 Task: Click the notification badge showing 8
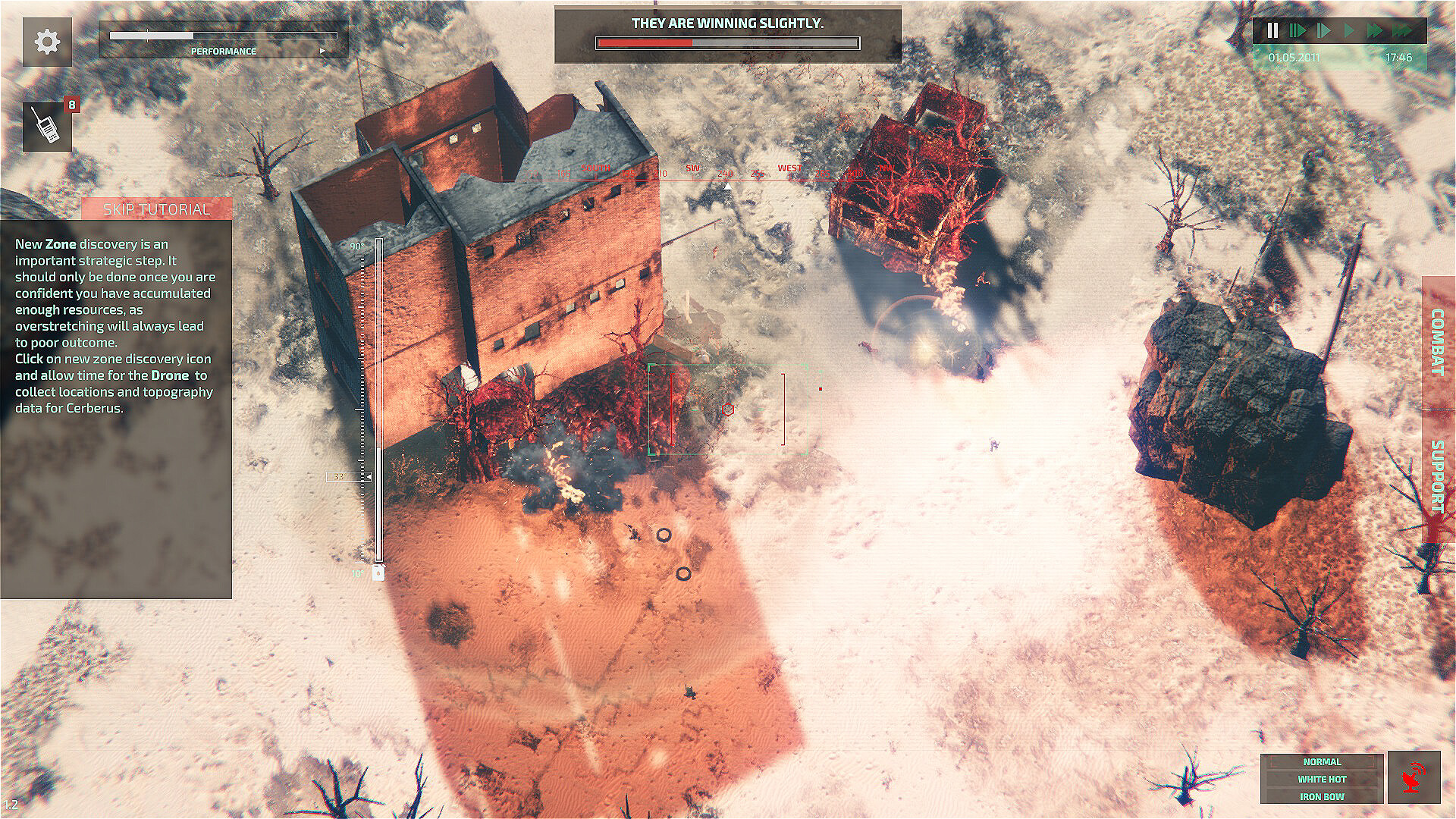[72, 104]
